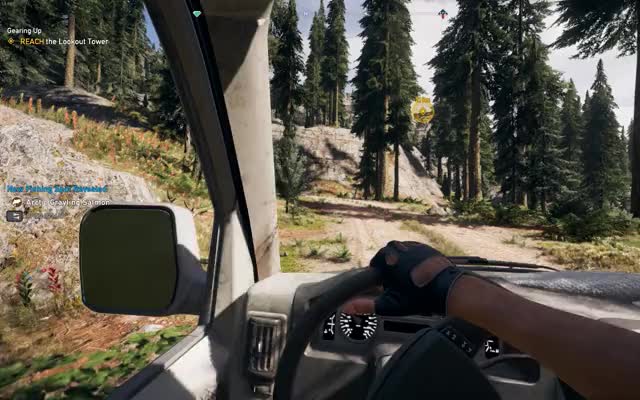640x400 pixels.
Task: Click the red and blue compass marker
Action: coord(442,13)
